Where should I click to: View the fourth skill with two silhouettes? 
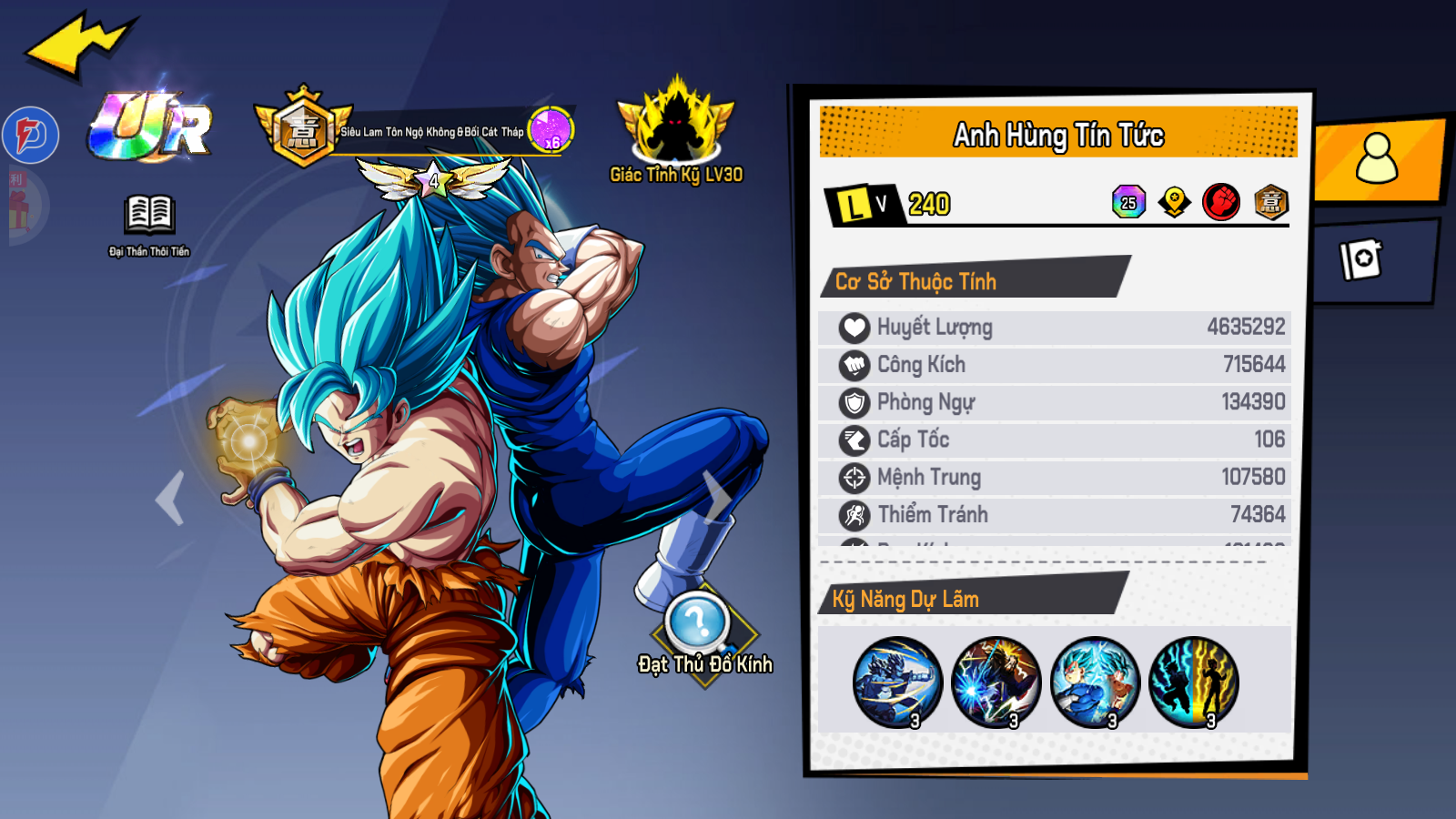tap(1194, 682)
